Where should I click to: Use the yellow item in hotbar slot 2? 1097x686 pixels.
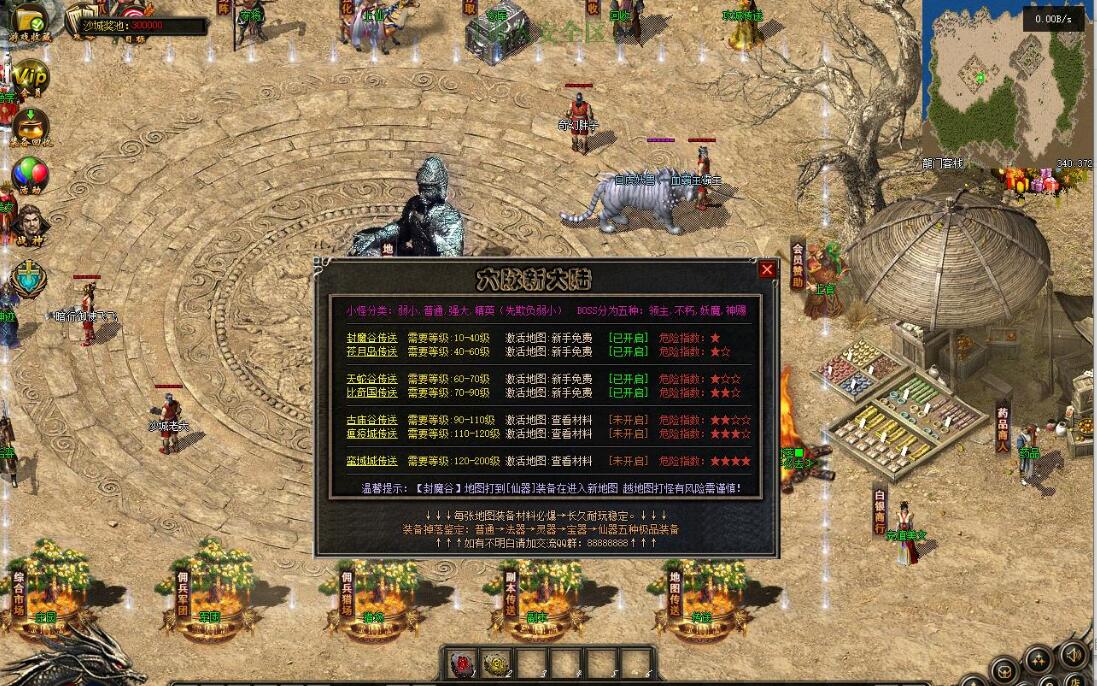tap(497, 663)
